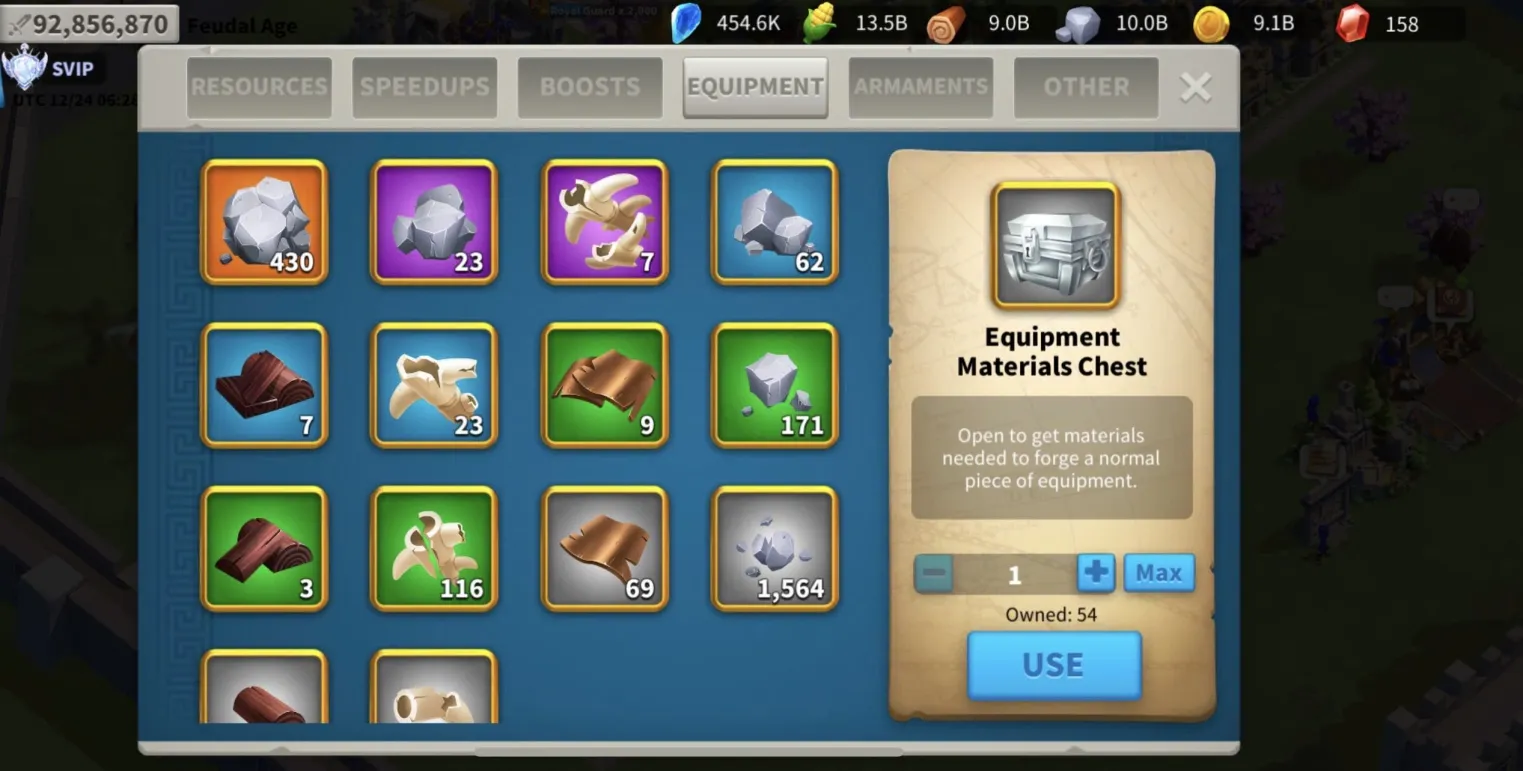Select the orange ore slot with 430
Viewport: 1523px width, 771px height.
pos(265,222)
